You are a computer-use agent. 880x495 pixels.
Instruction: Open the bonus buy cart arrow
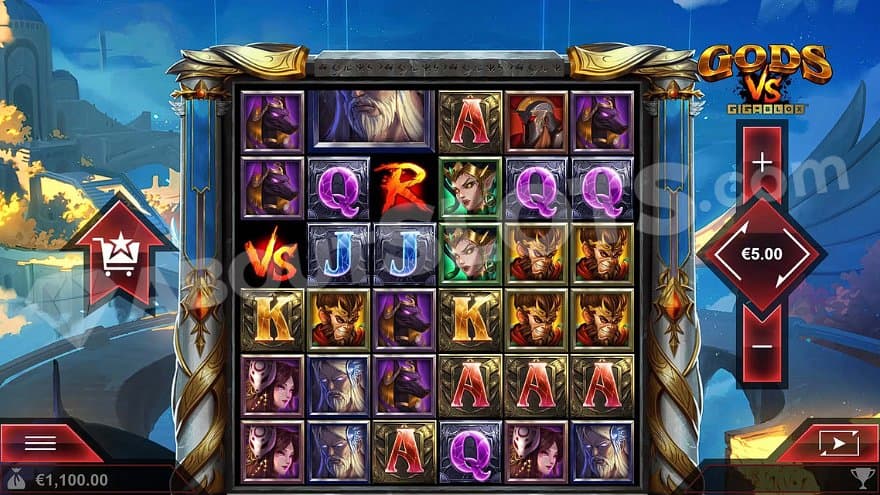click(119, 254)
